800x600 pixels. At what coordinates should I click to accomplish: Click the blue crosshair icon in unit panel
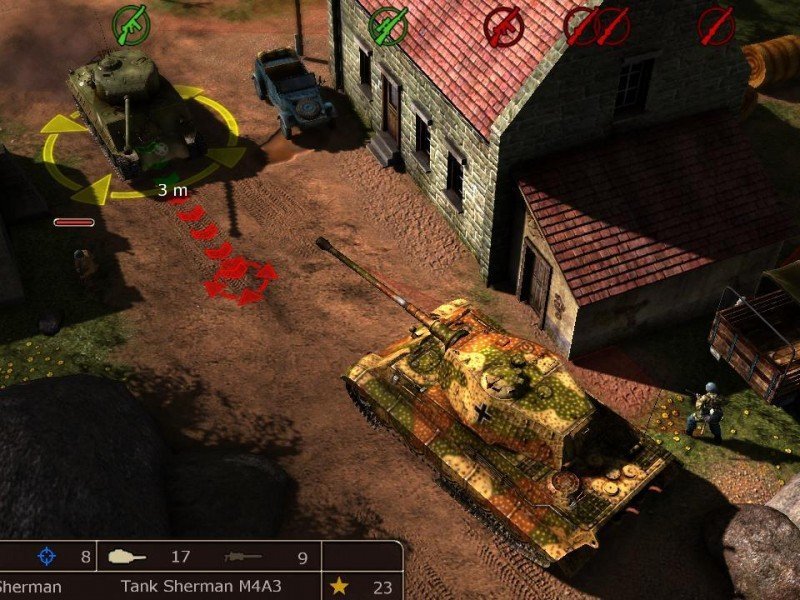[x=46, y=556]
